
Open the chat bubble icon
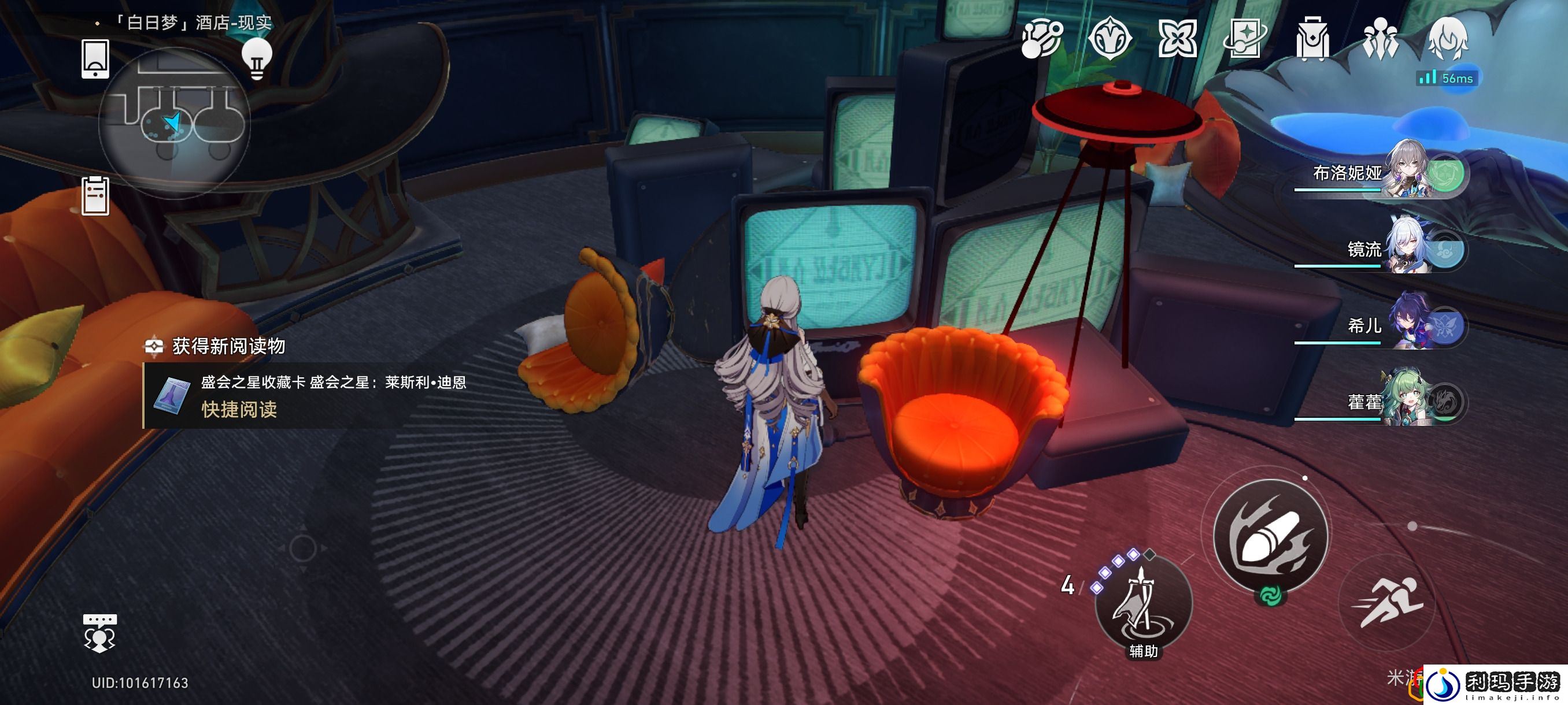click(x=99, y=633)
